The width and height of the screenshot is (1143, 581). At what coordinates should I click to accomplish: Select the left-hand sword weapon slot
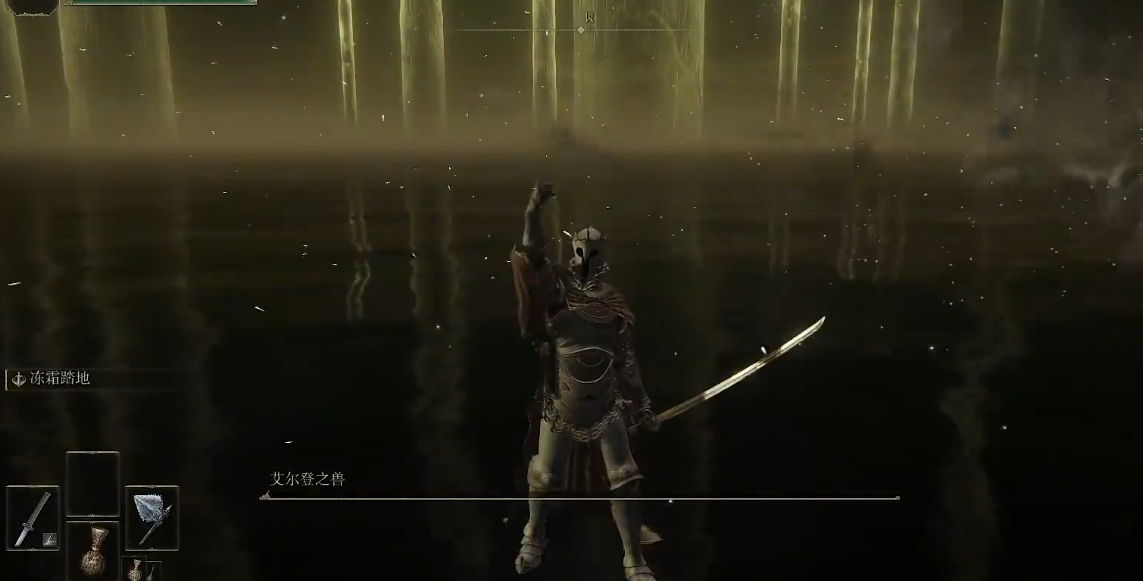[x=33, y=516]
